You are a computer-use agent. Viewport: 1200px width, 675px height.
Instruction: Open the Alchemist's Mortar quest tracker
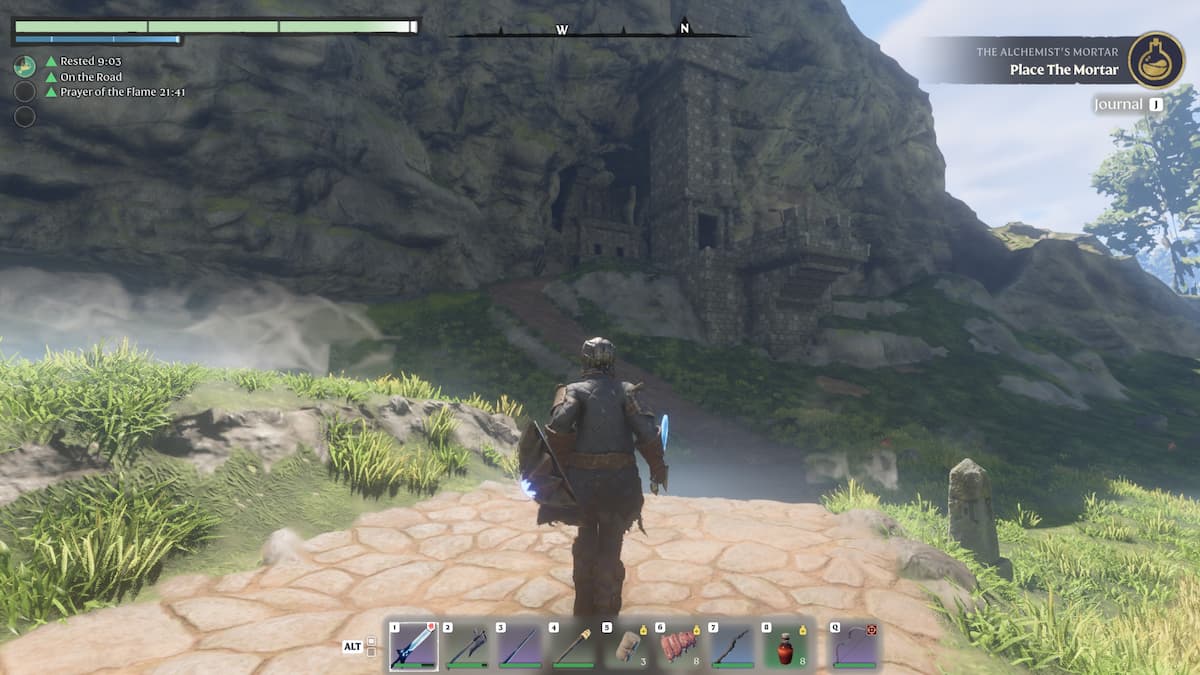[1040, 61]
